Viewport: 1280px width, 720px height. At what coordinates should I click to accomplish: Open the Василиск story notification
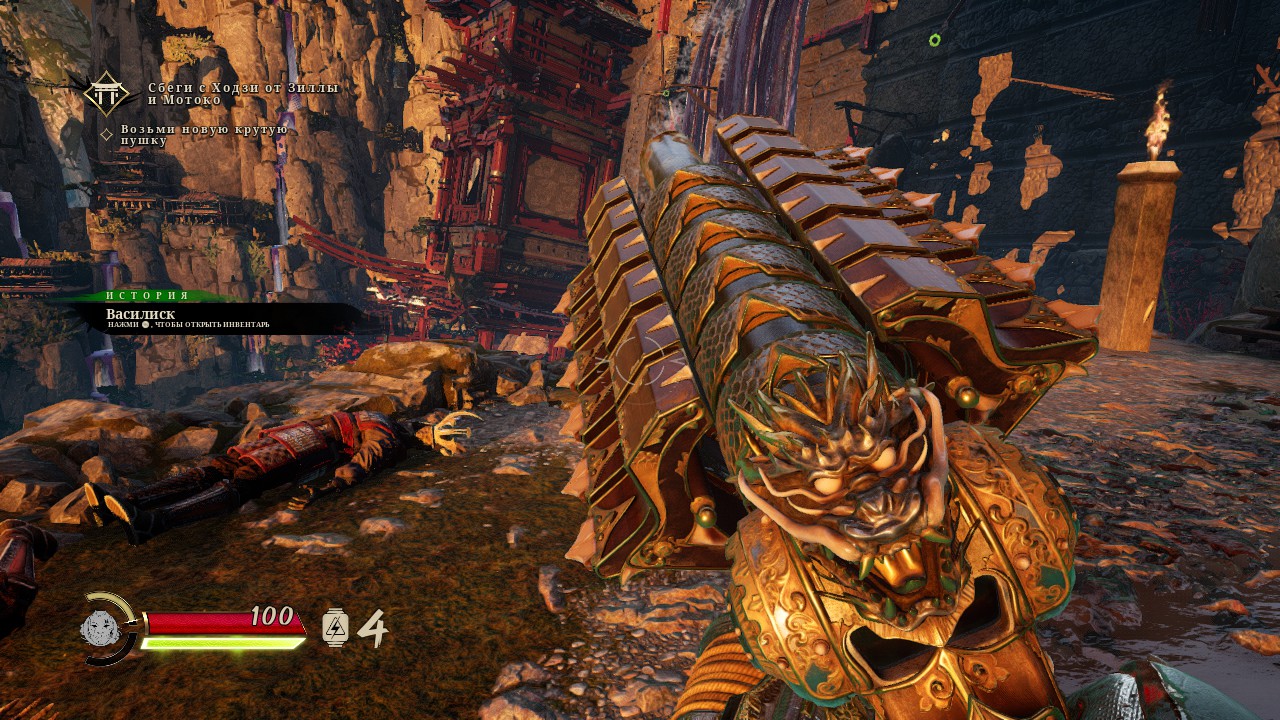tap(210, 317)
